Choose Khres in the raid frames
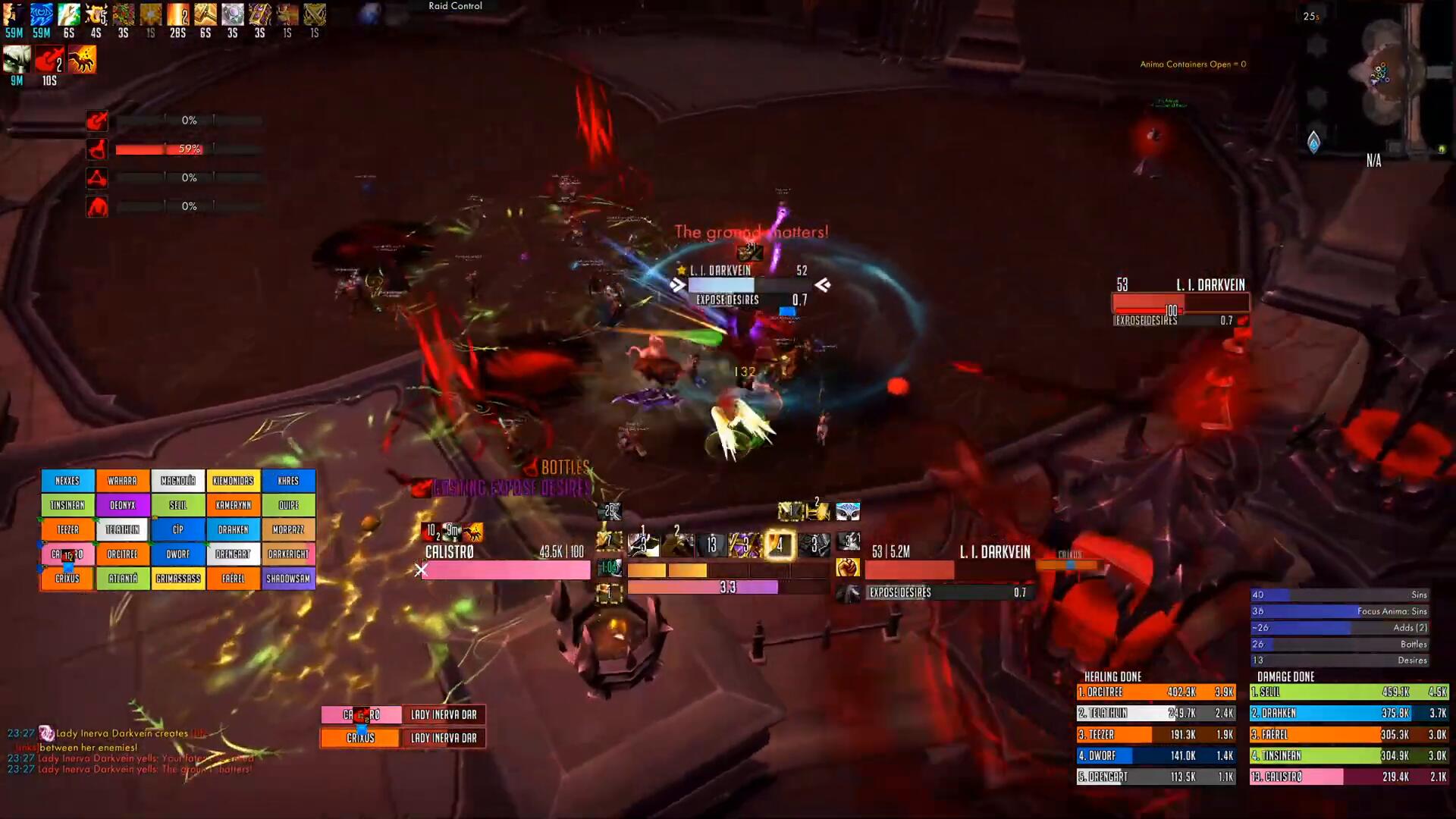Image resolution: width=1456 pixels, height=819 pixels. [x=288, y=481]
